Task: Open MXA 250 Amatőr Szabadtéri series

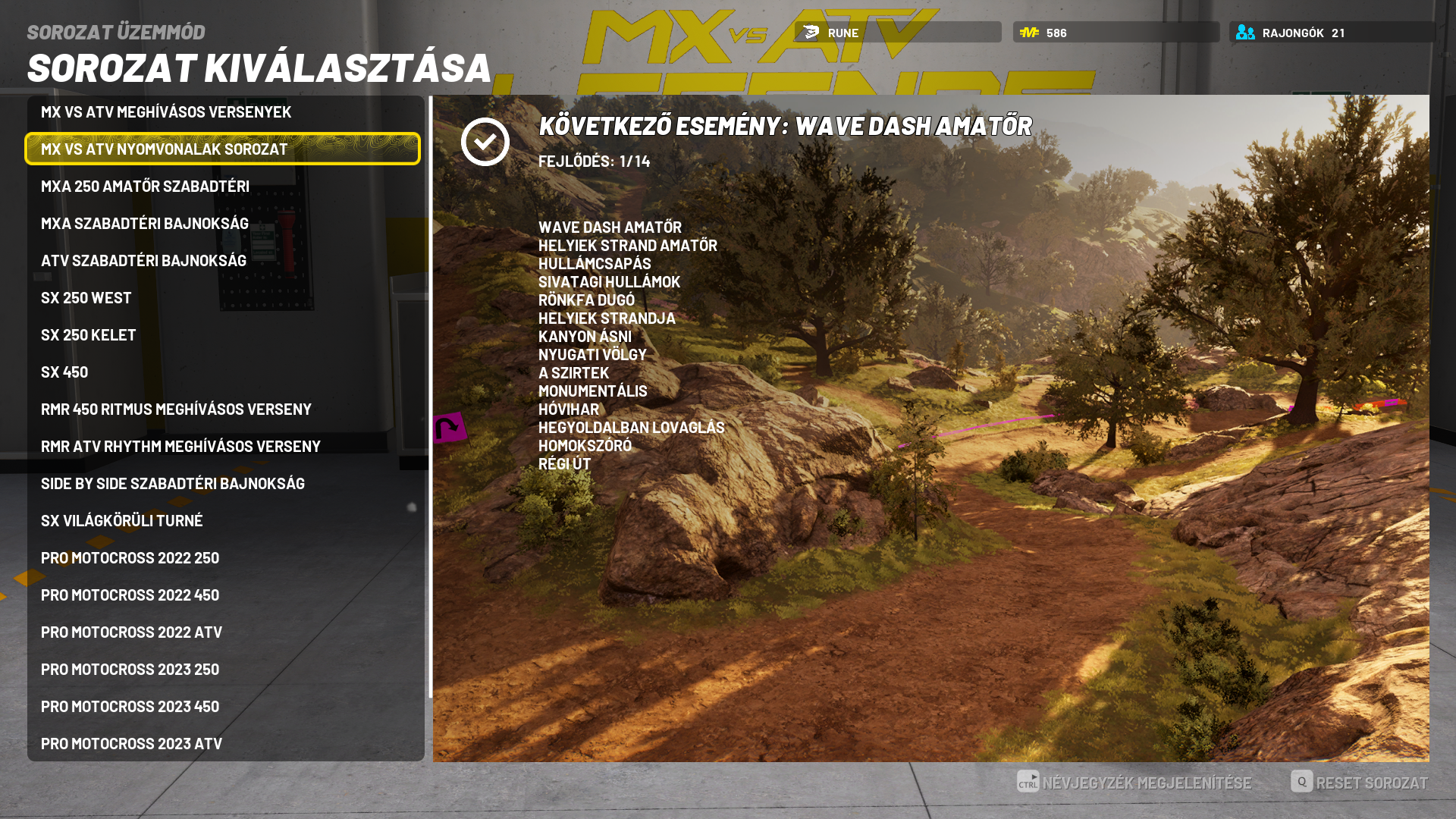Action: [x=145, y=187]
